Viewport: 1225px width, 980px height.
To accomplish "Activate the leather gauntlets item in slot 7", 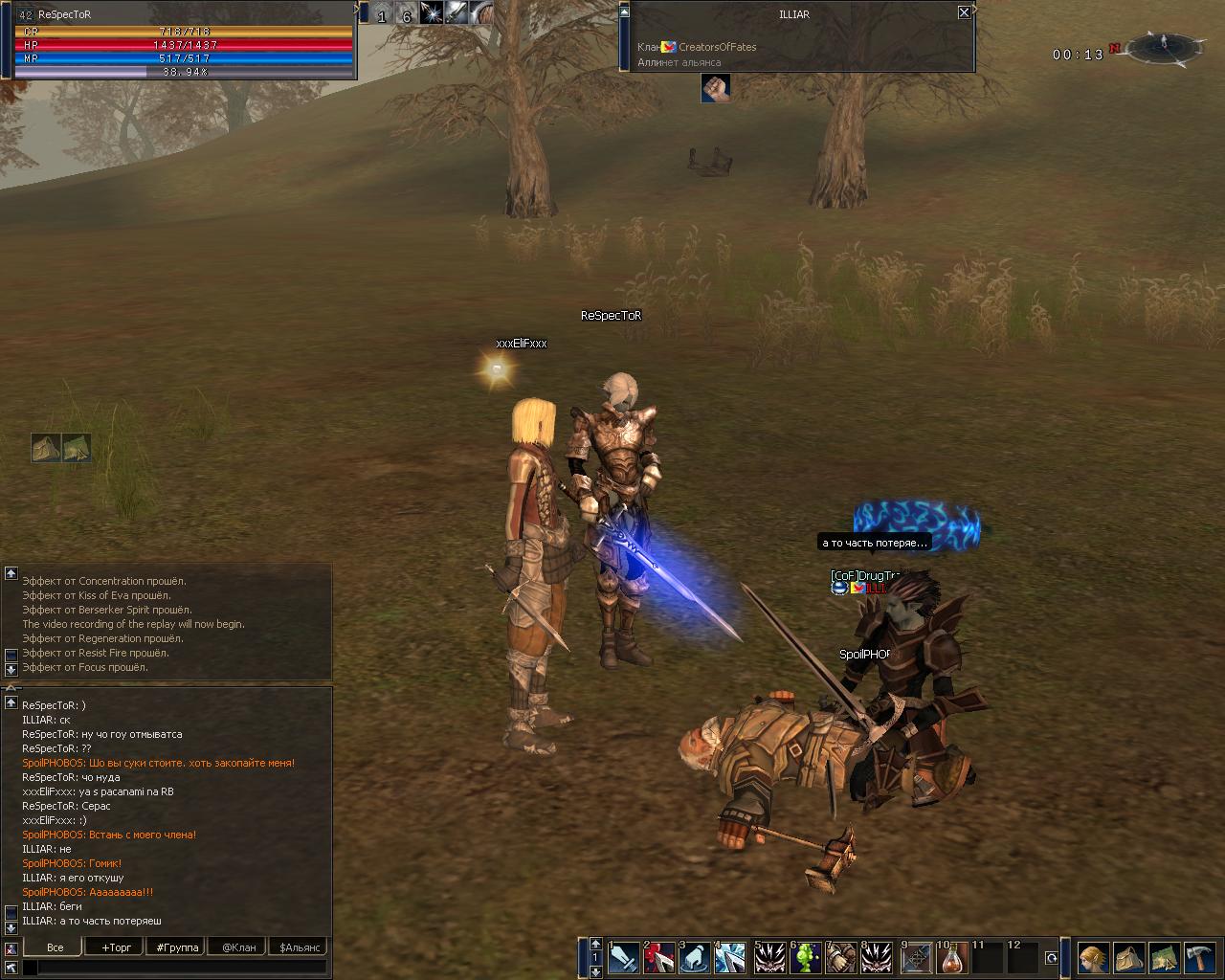I will [840, 957].
